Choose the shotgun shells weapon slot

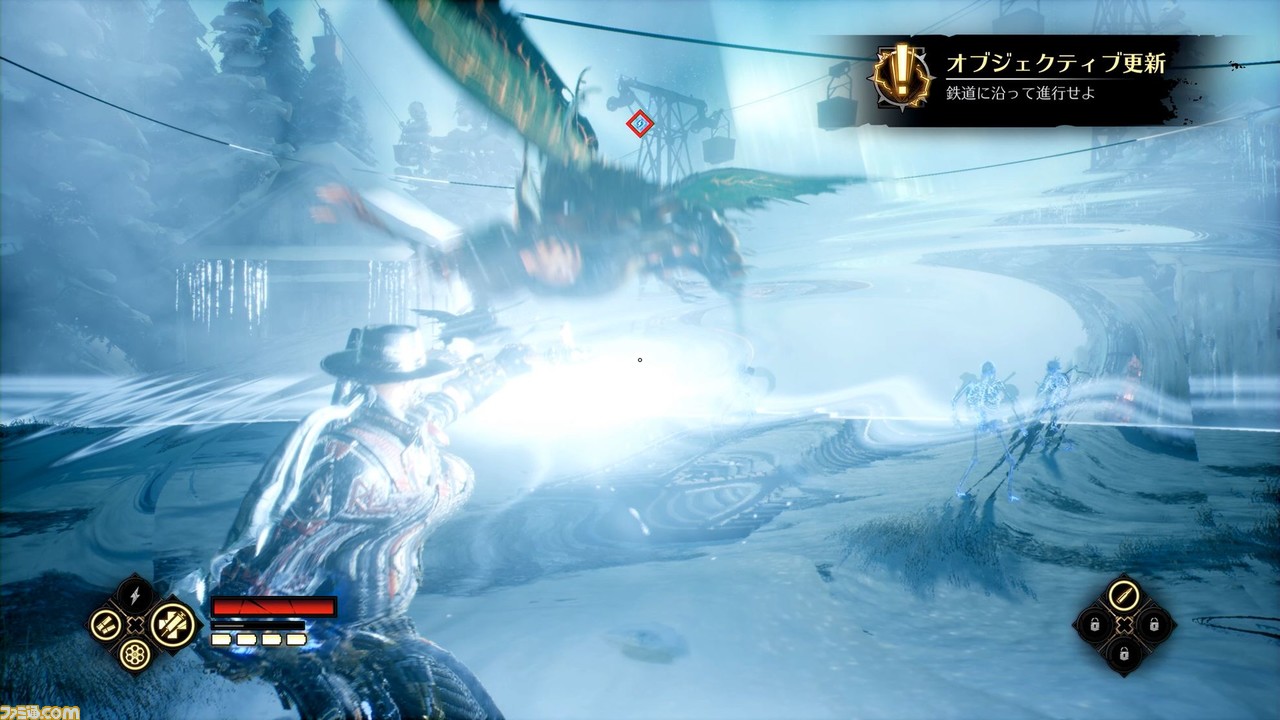point(104,625)
